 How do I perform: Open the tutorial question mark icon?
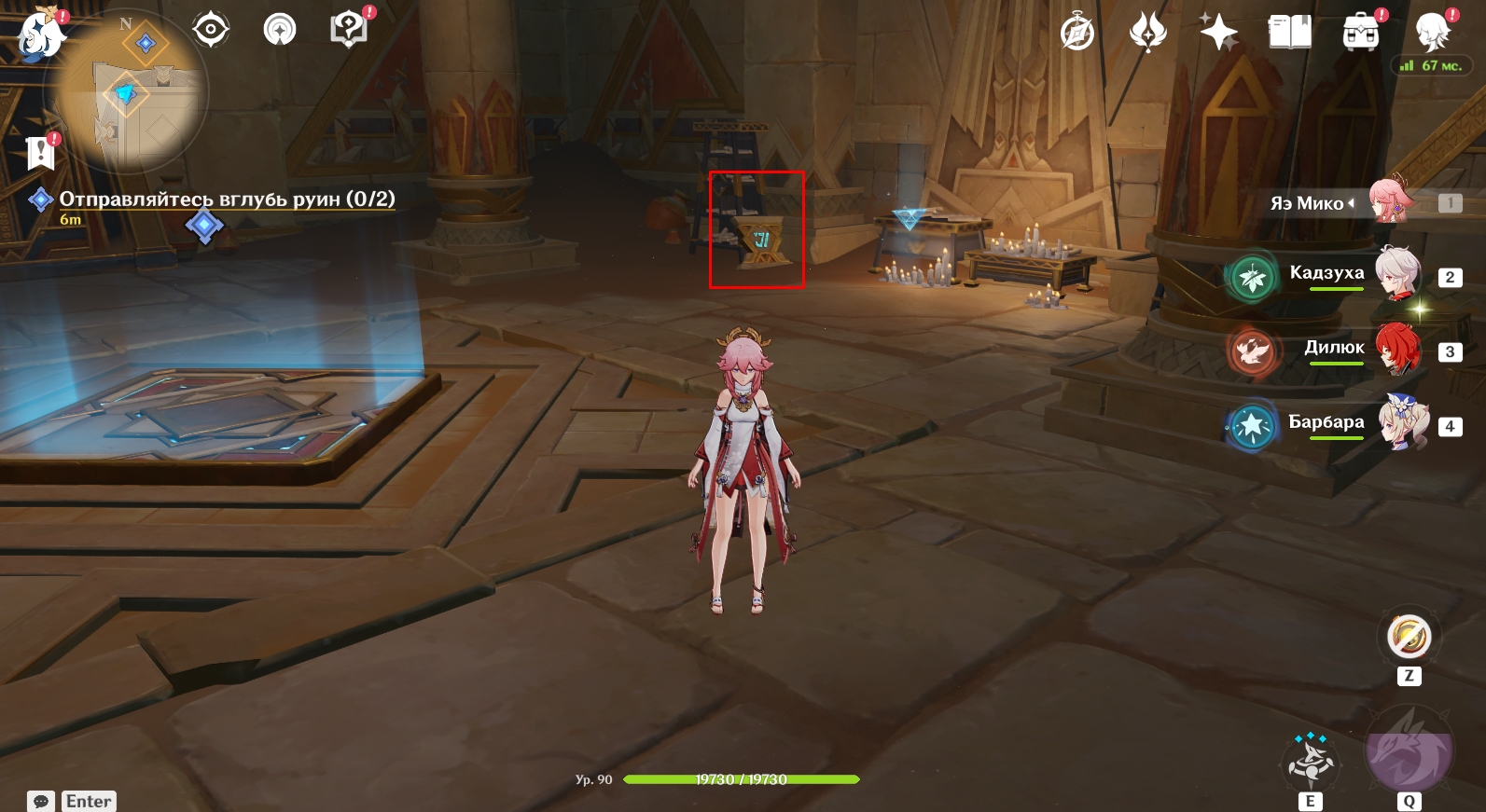349,30
